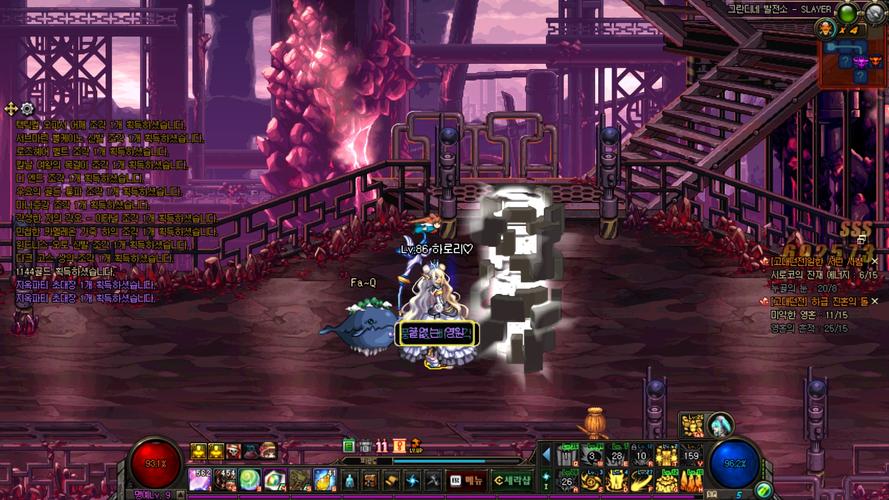Activate the skill showing 159 cooldown

click(691, 457)
